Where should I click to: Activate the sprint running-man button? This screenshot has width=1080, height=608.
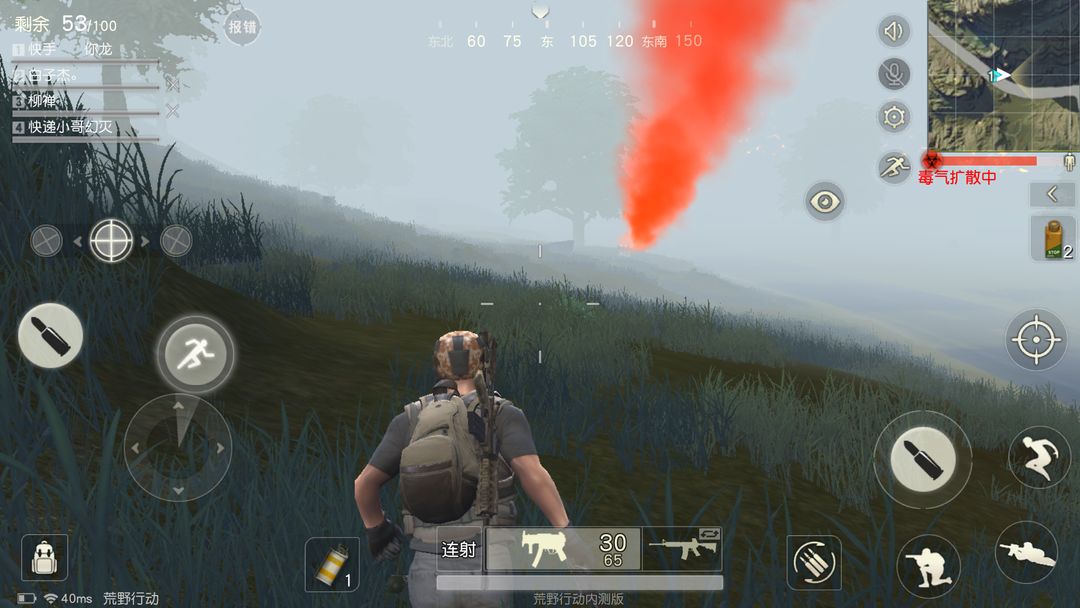pyautogui.click(x=194, y=354)
